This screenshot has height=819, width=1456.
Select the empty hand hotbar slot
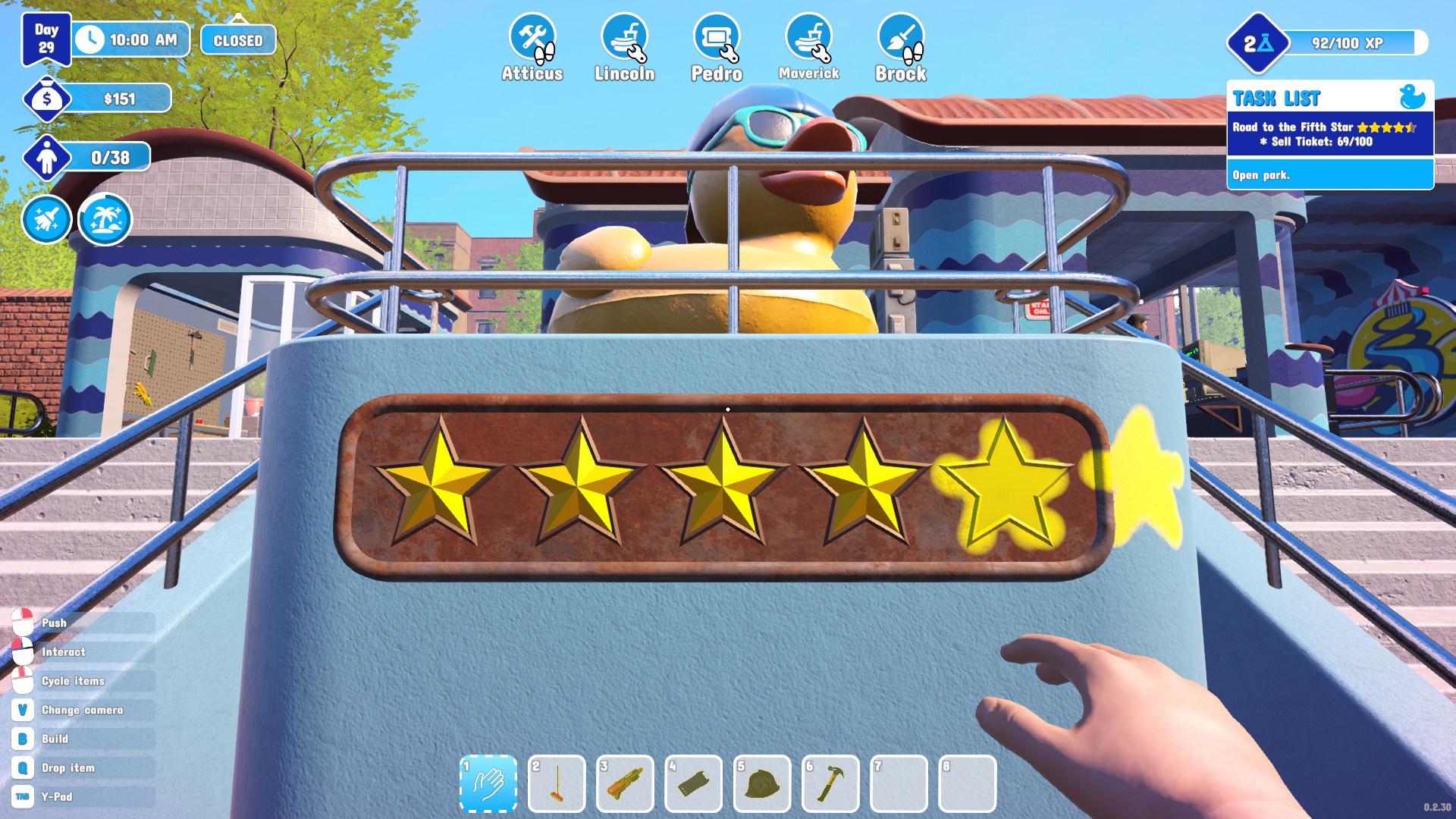coord(488,783)
